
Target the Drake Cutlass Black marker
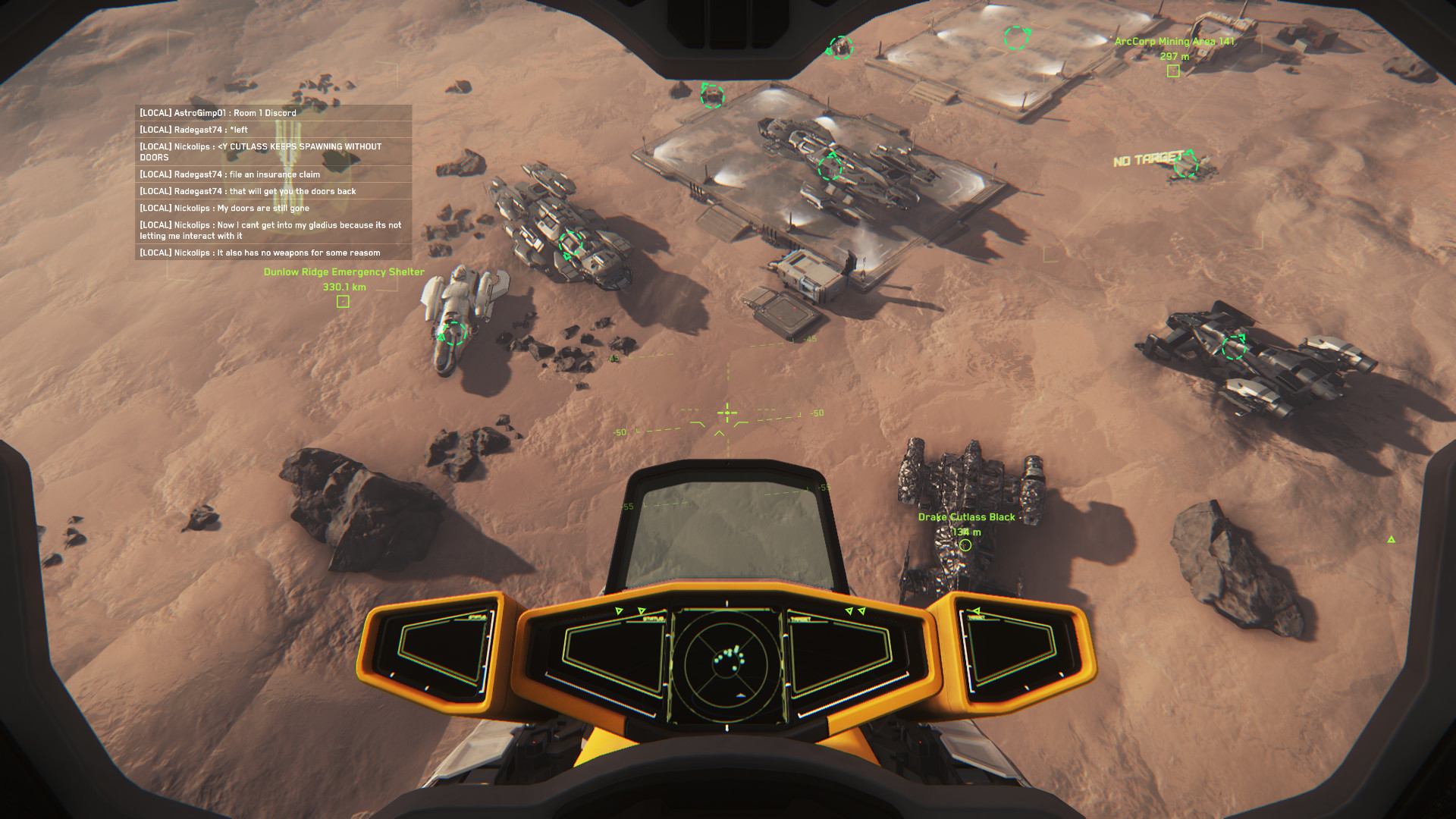(x=965, y=544)
